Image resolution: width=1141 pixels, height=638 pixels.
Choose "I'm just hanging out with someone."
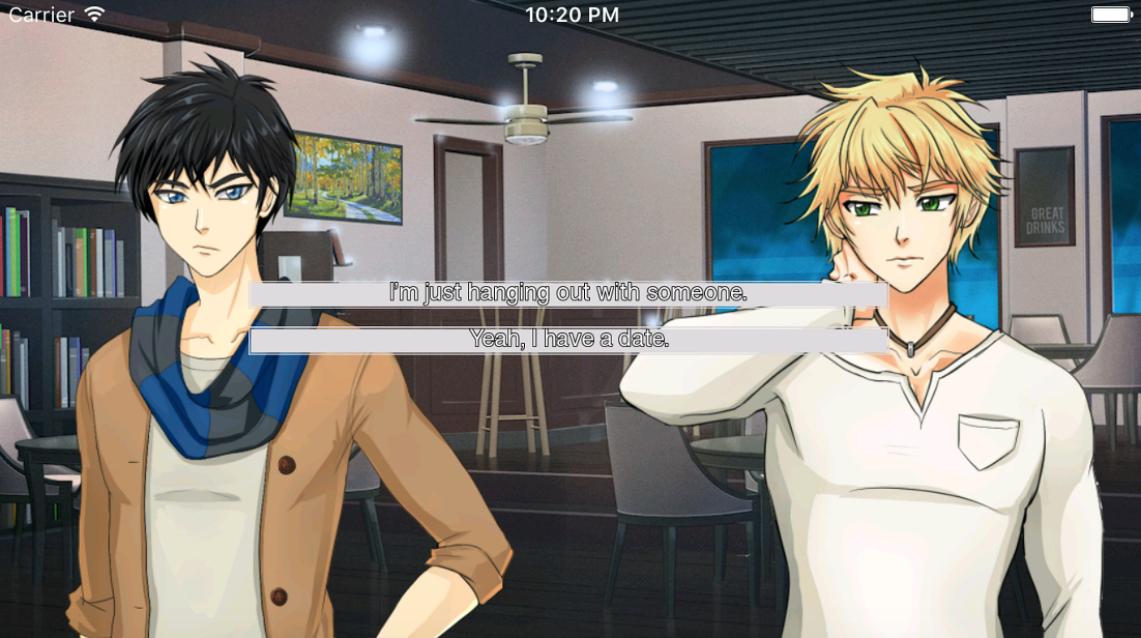point(568,294)
